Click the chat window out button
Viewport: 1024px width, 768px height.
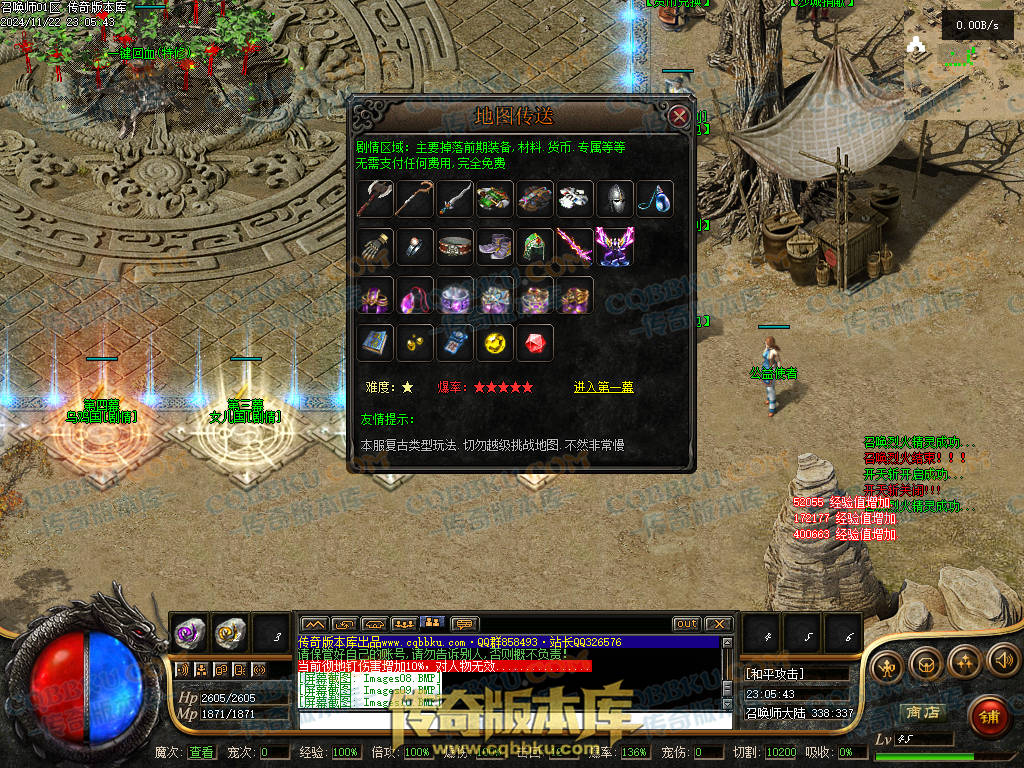686,624
